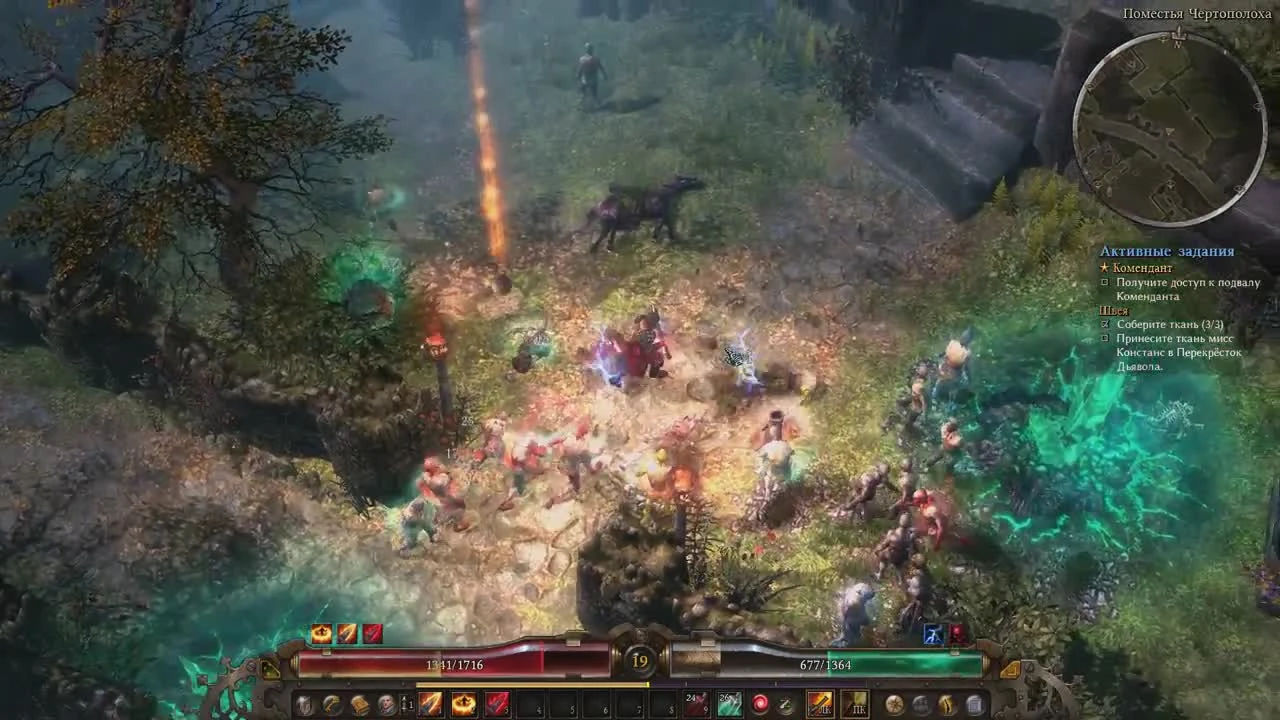Open the skills book icon on the hotbar
The width and height of the screenshot is (1280, 720).
(358, 705)
